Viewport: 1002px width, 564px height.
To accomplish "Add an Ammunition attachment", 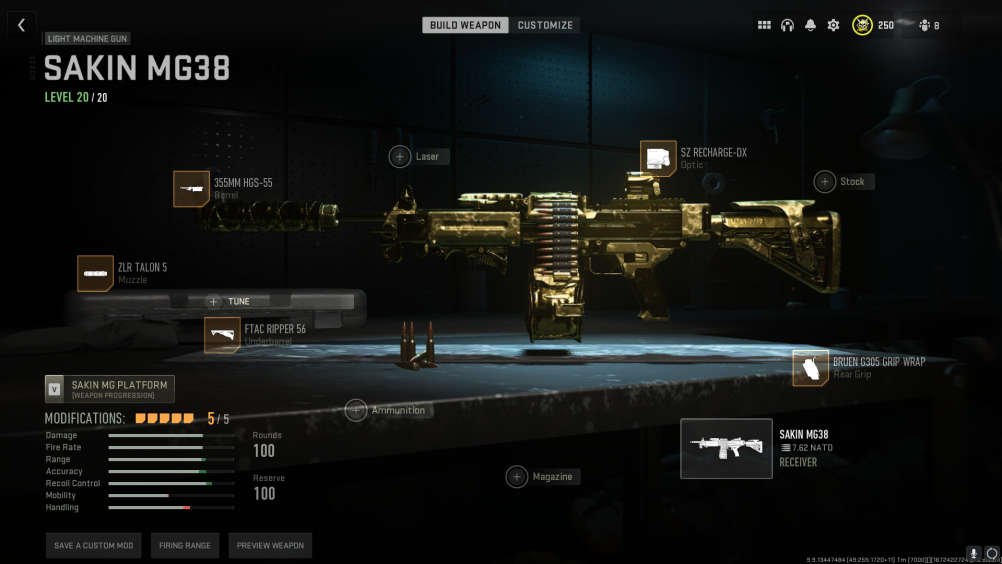I will 356,410.
